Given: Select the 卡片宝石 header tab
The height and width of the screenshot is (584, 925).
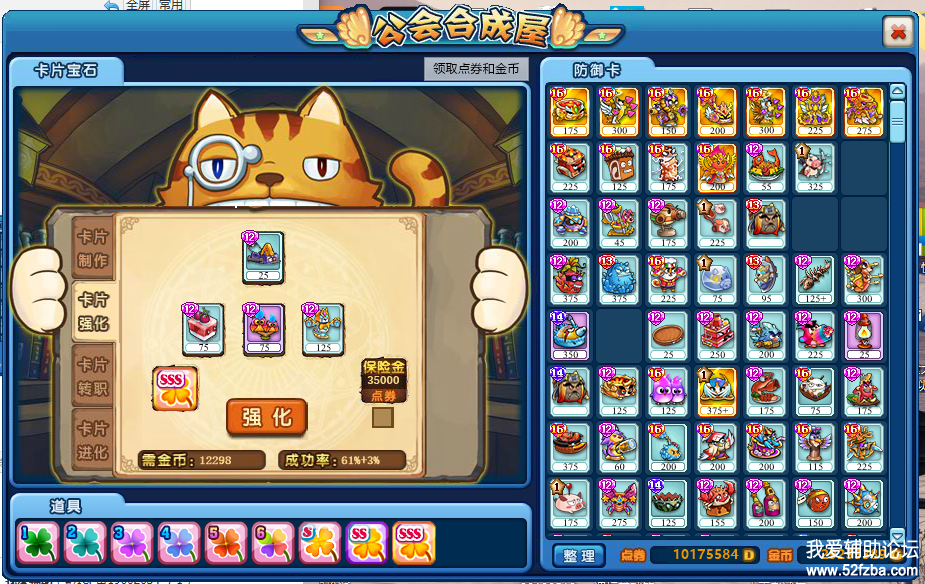Looking at the screenshot, I should pos(66,70).
